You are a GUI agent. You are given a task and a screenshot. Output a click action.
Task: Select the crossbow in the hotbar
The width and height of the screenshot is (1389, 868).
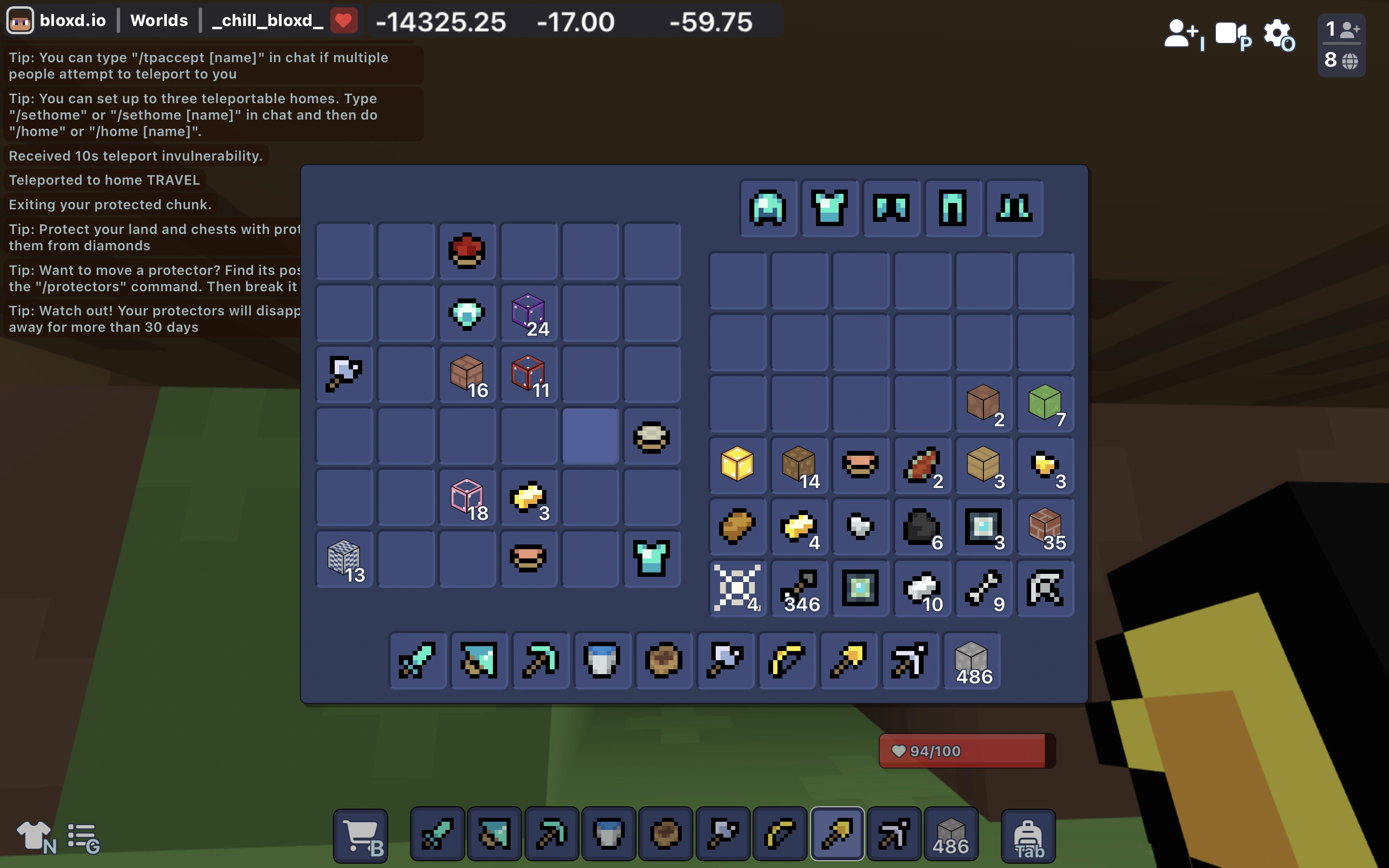click(893, 834)
